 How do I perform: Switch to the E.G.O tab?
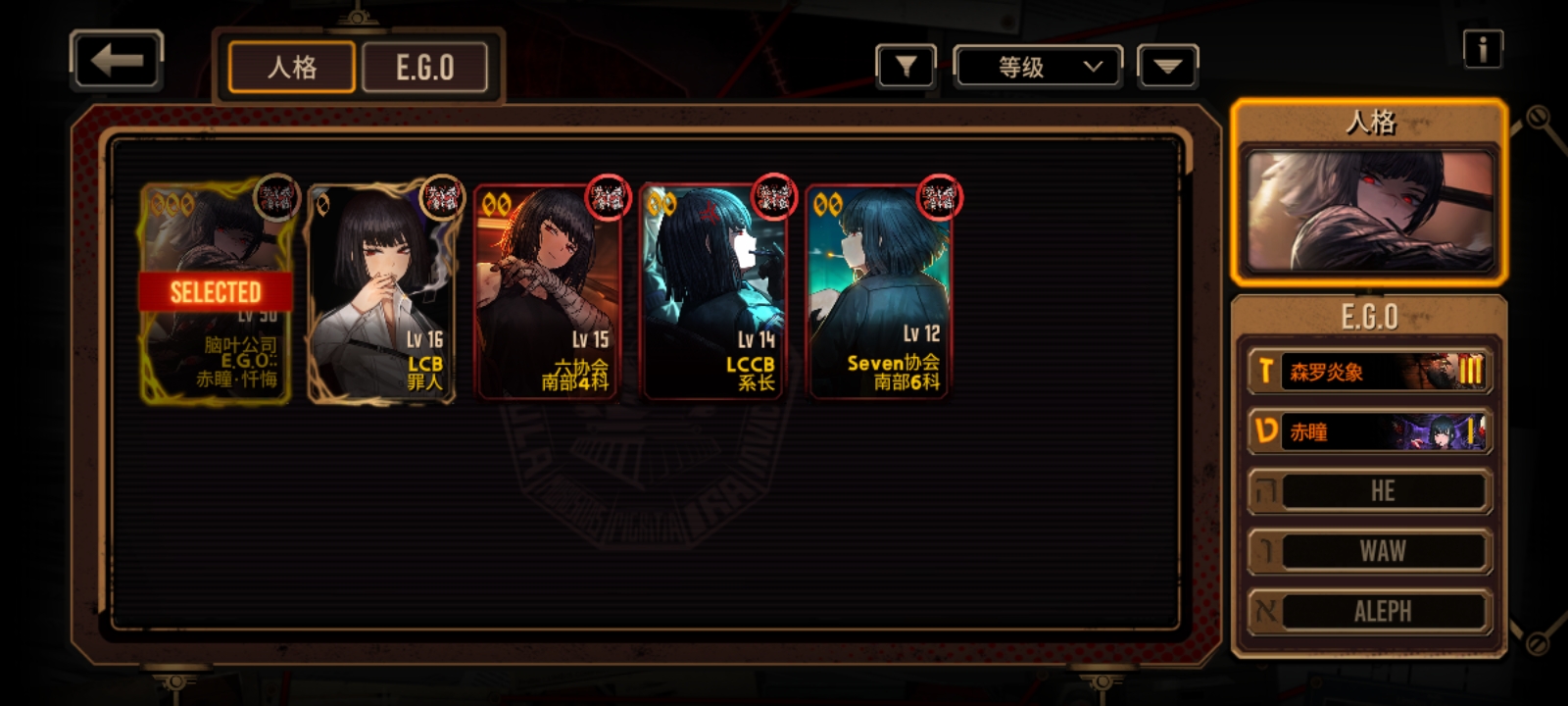(x=424, y=68)
